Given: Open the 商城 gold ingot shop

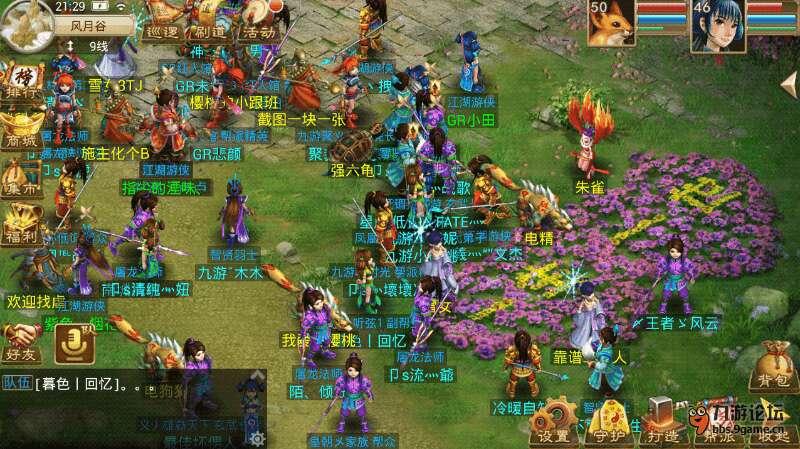Looking at the screenshot, I should coord(21,130).
